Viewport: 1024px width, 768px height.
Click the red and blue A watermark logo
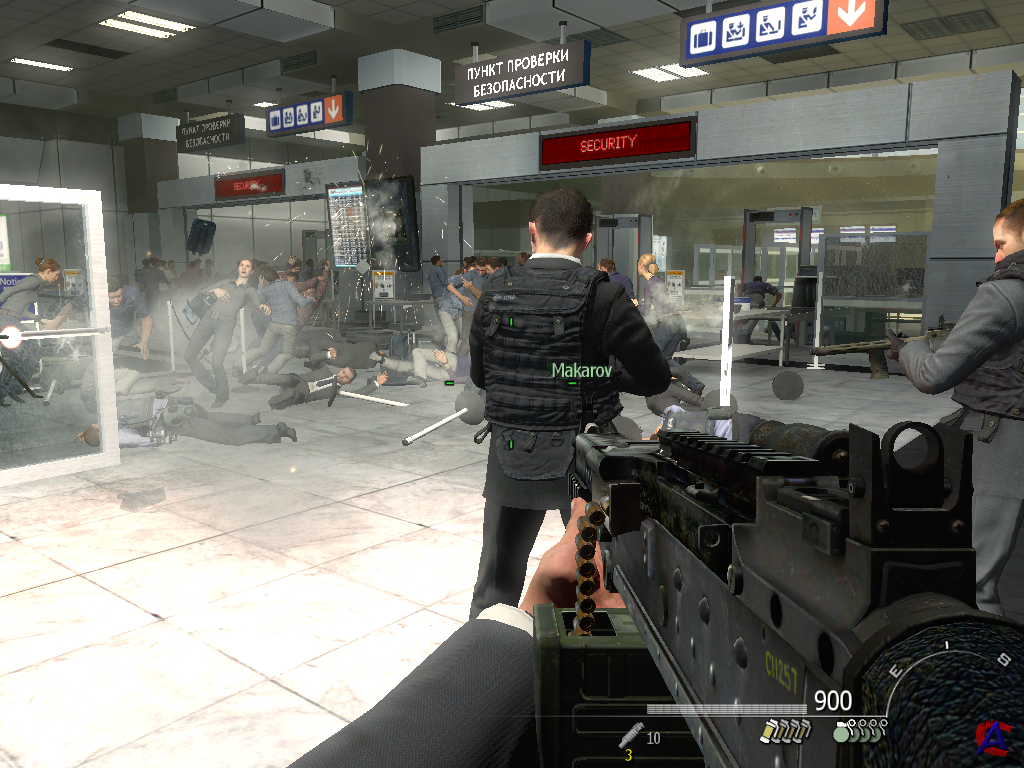click(991, 736)
